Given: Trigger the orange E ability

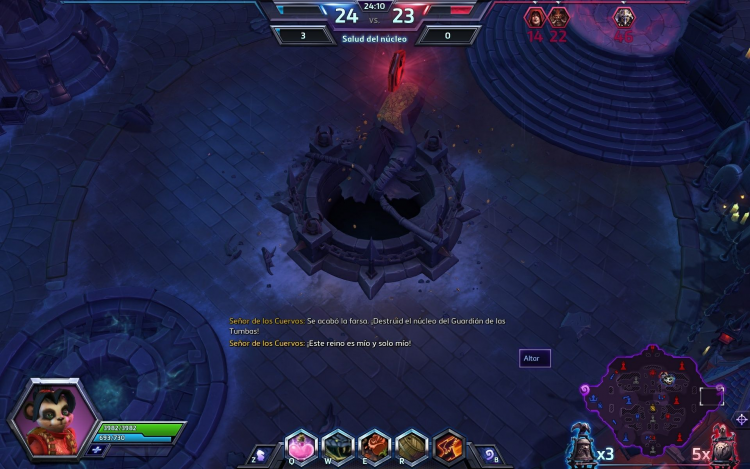Looking at the screenshot, I should (375, 444).
